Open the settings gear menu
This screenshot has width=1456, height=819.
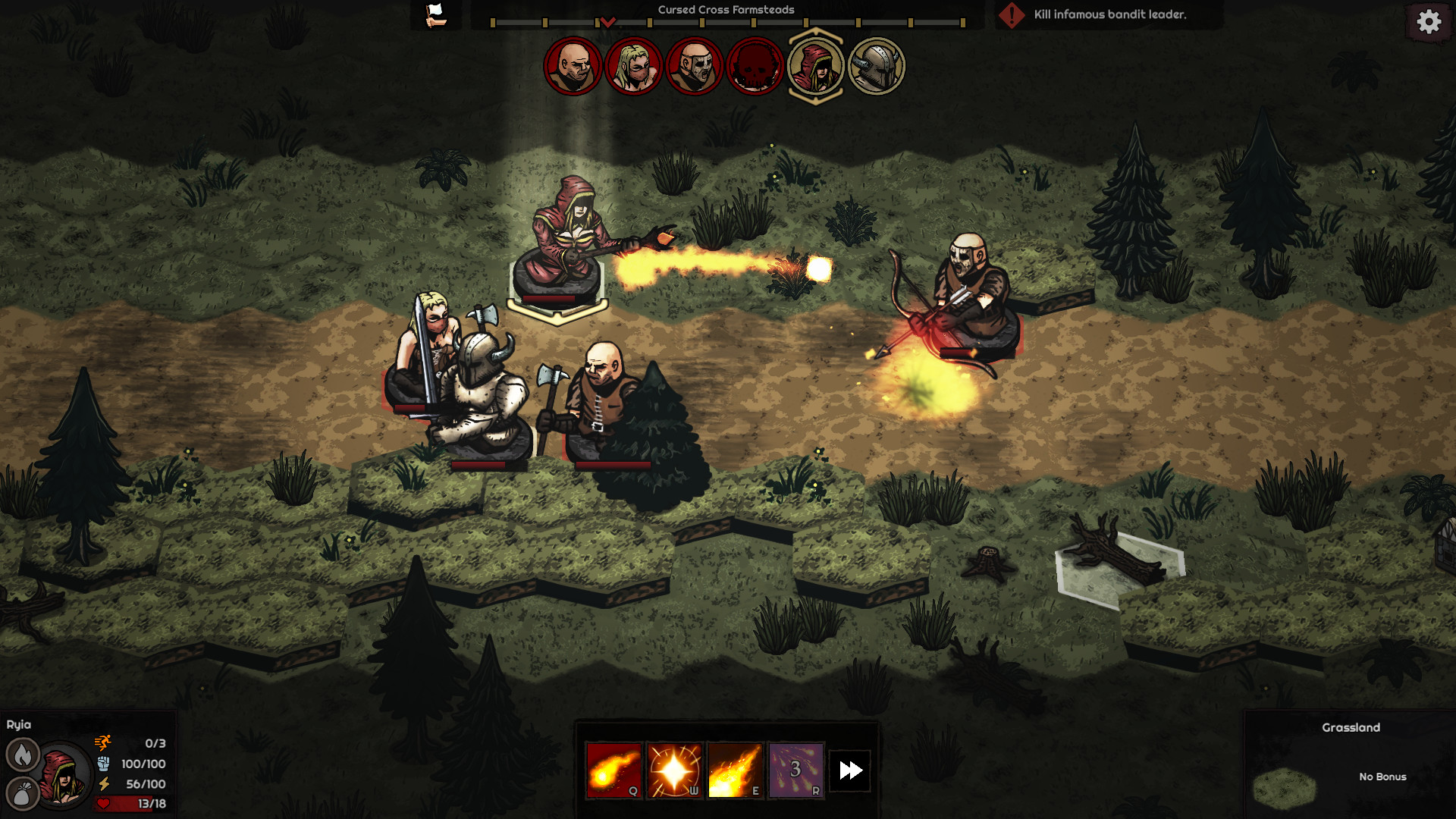point(1429,22)
